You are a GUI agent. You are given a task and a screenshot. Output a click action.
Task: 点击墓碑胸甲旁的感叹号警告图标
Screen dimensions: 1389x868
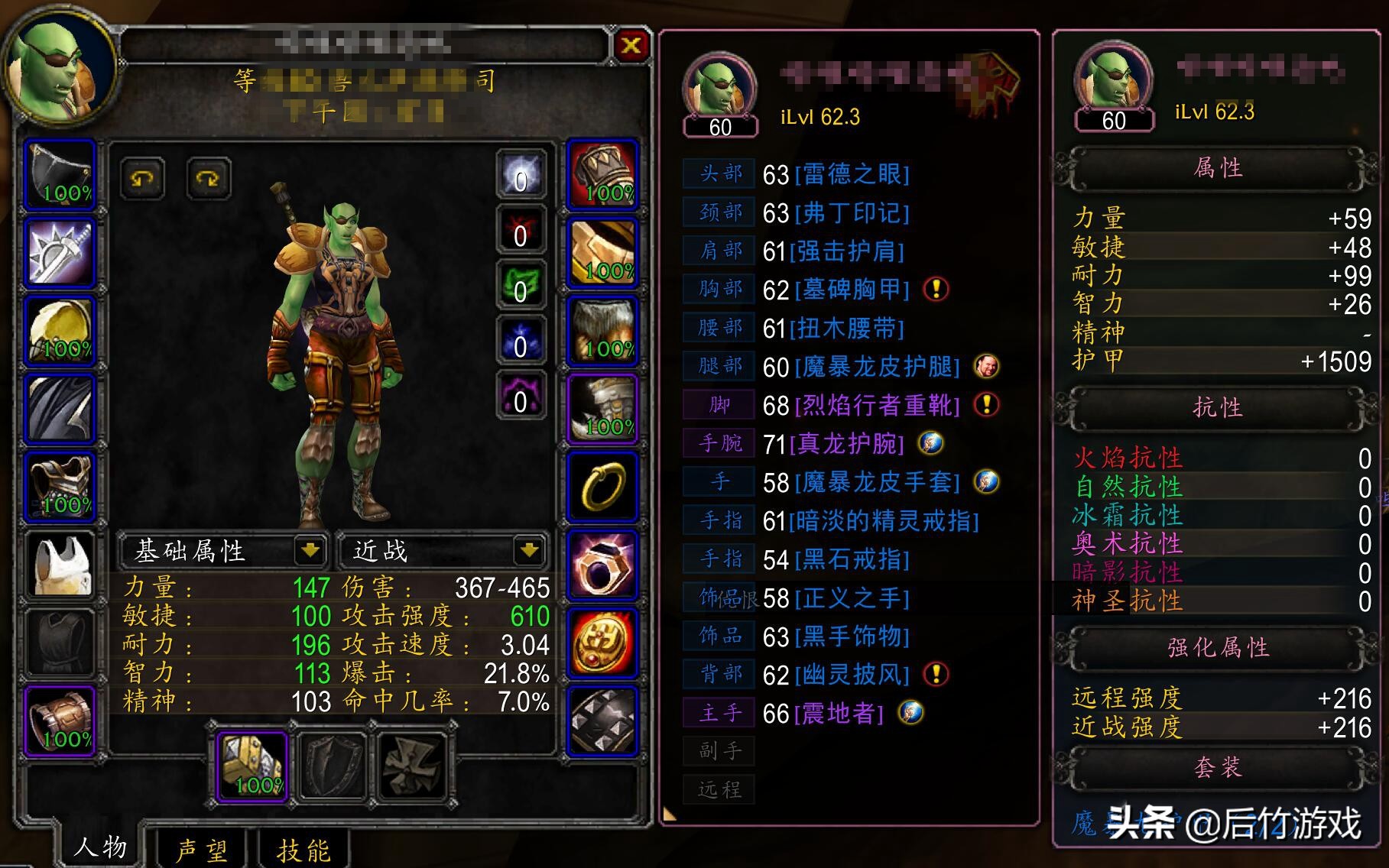coord(938,290)
